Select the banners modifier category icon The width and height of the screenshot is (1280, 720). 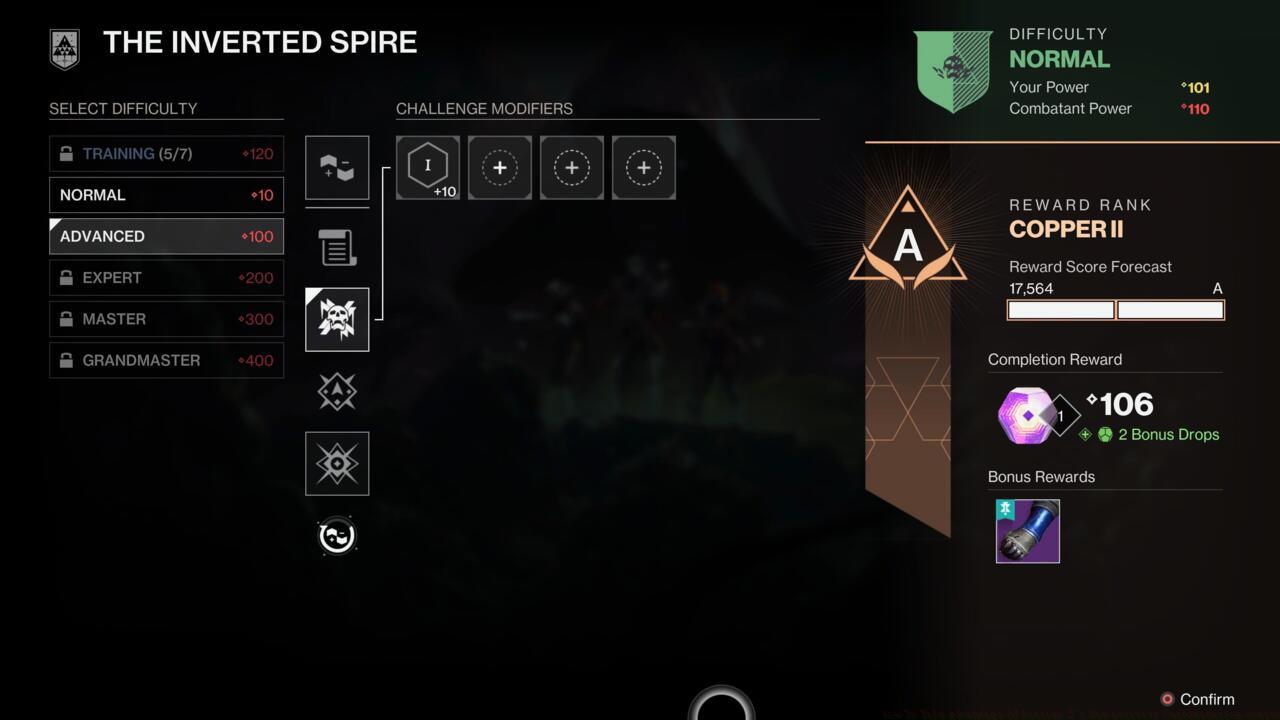click(x=336, y=167)
